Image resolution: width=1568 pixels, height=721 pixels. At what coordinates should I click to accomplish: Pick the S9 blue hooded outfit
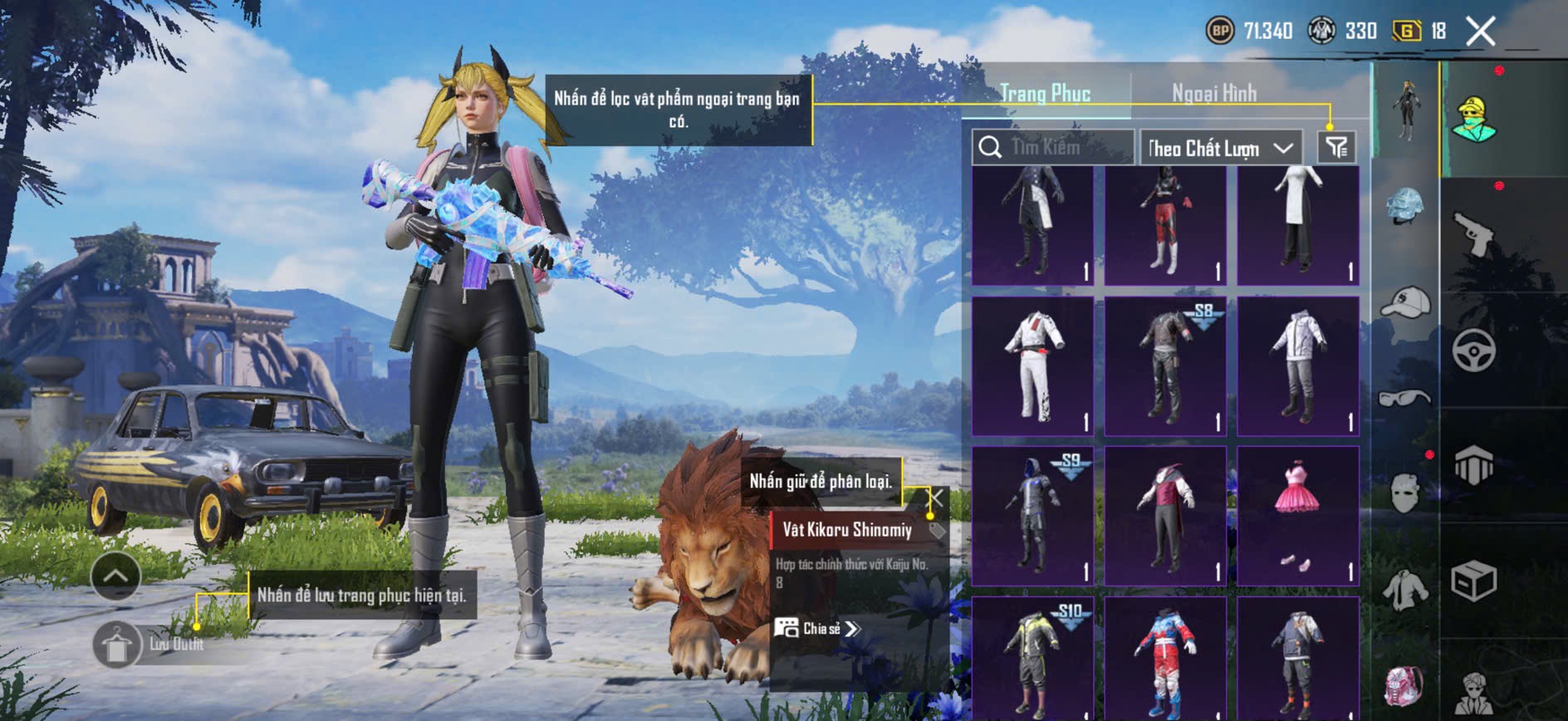pos(1032,516)
